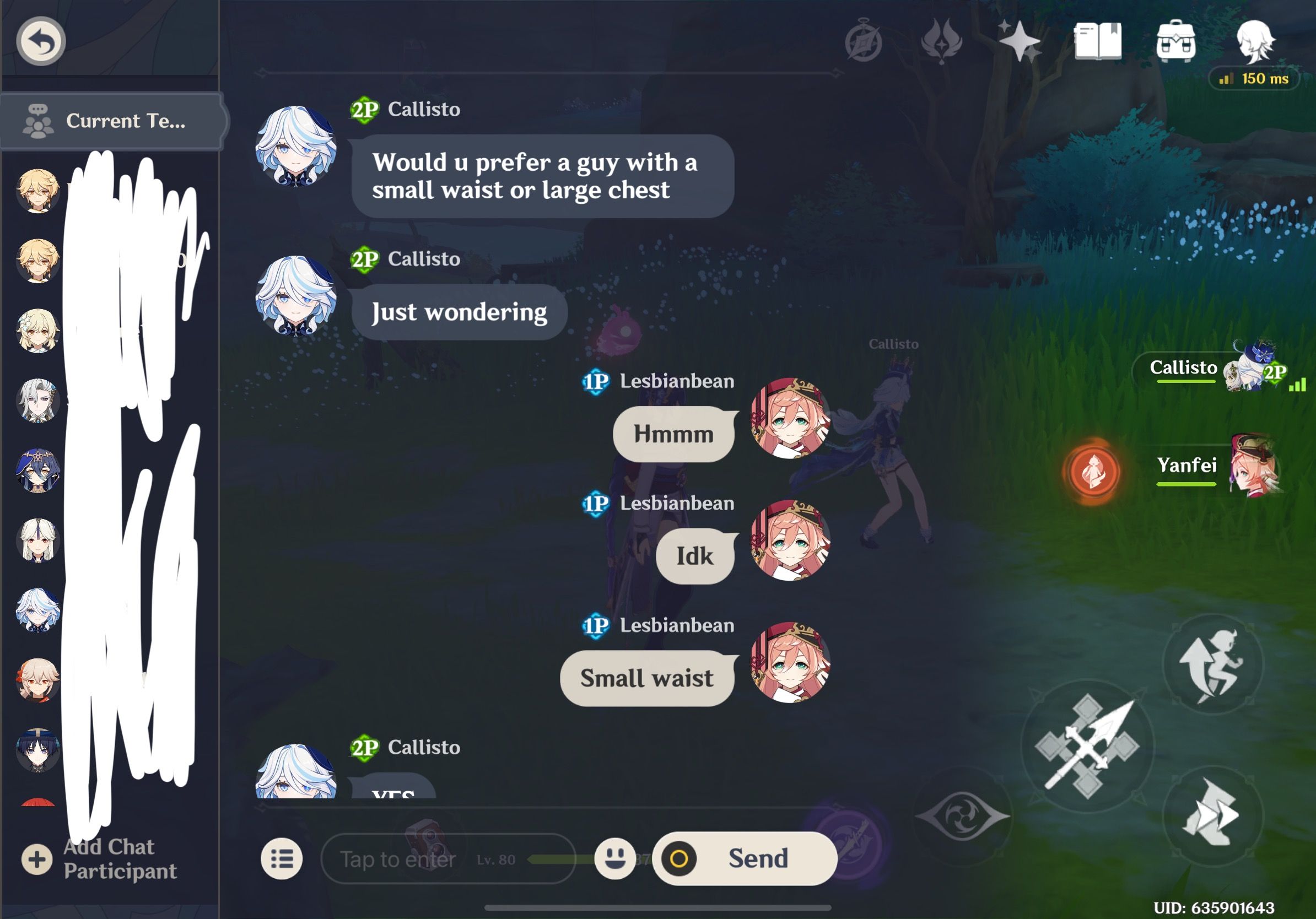The image size is (1316, 919).
Task: Open the Events overview icon
Action: click(x=863, y=42)
